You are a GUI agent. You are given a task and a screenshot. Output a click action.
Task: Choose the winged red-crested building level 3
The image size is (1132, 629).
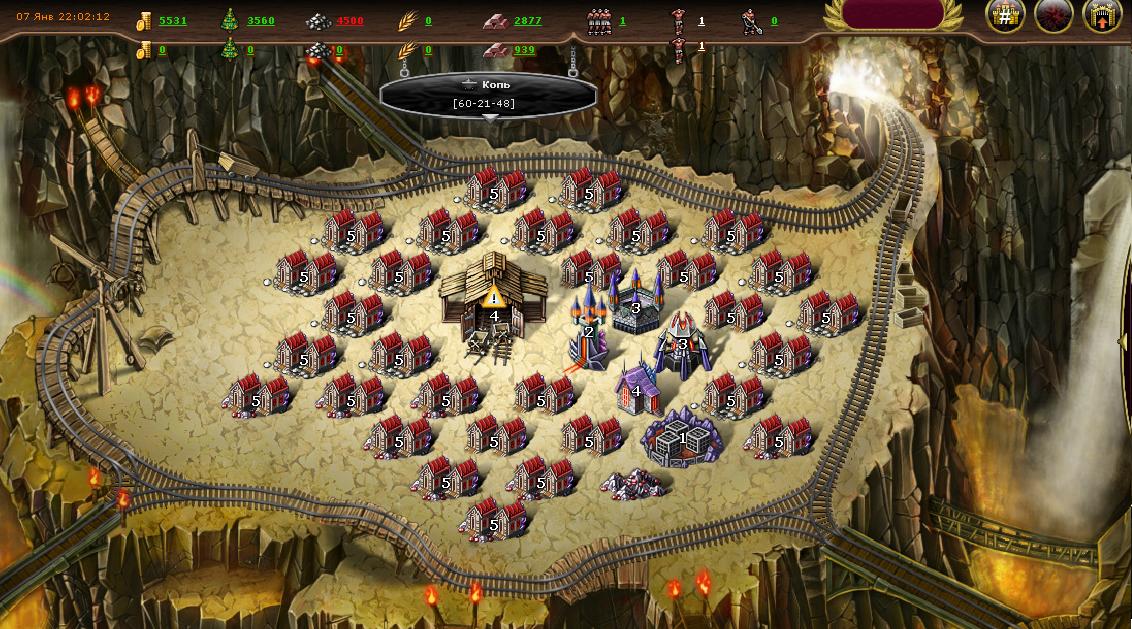pyautogui.click(x=683, y=344)
